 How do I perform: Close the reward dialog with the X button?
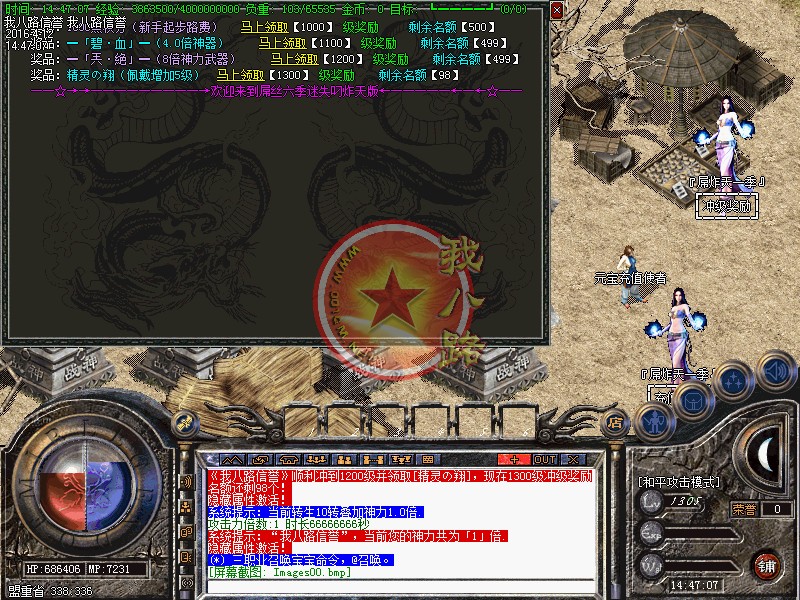point(557,9)
